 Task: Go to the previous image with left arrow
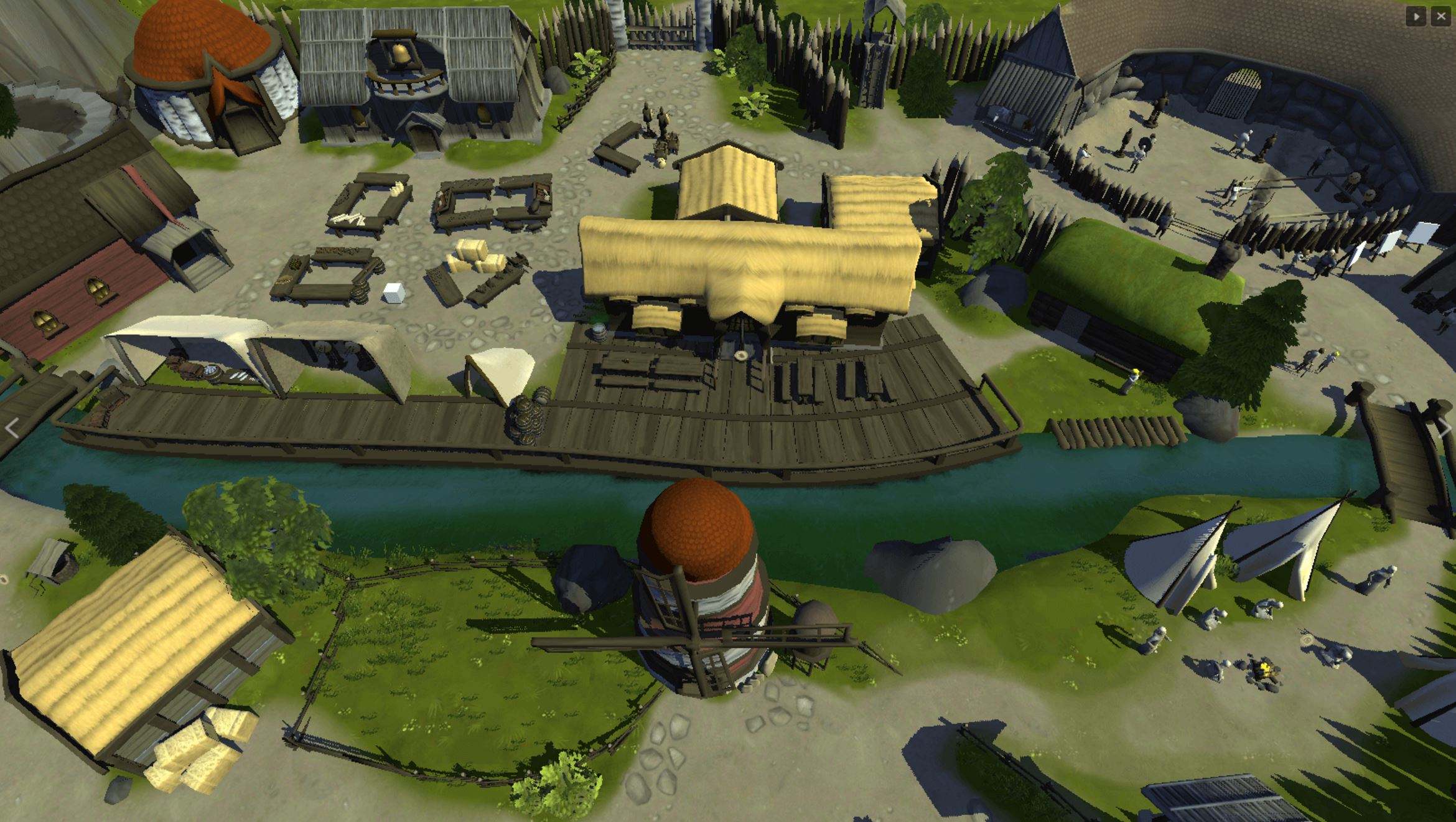point(12,428)
